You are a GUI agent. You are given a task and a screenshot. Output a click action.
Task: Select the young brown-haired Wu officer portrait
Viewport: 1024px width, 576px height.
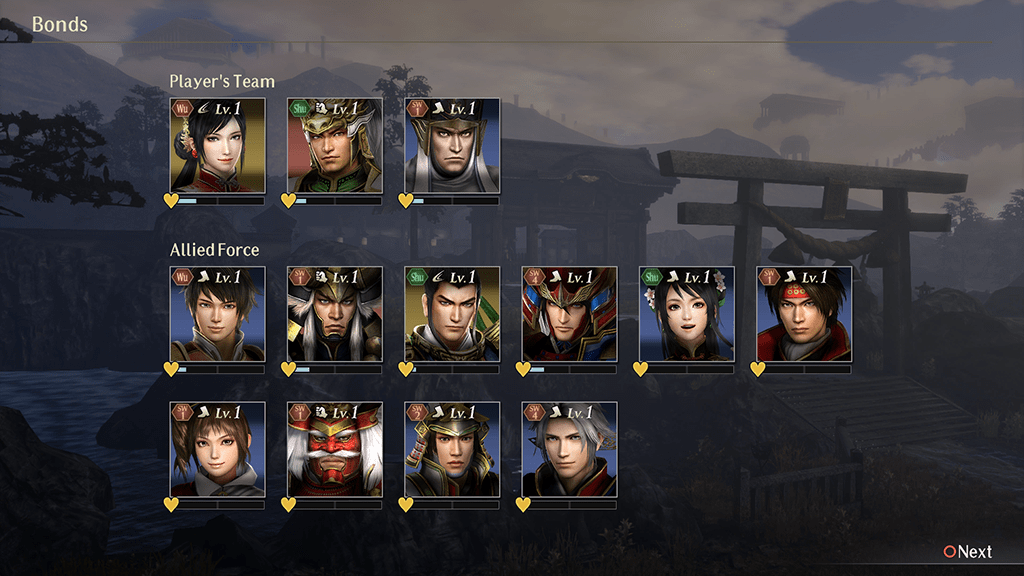pos(217,314)
